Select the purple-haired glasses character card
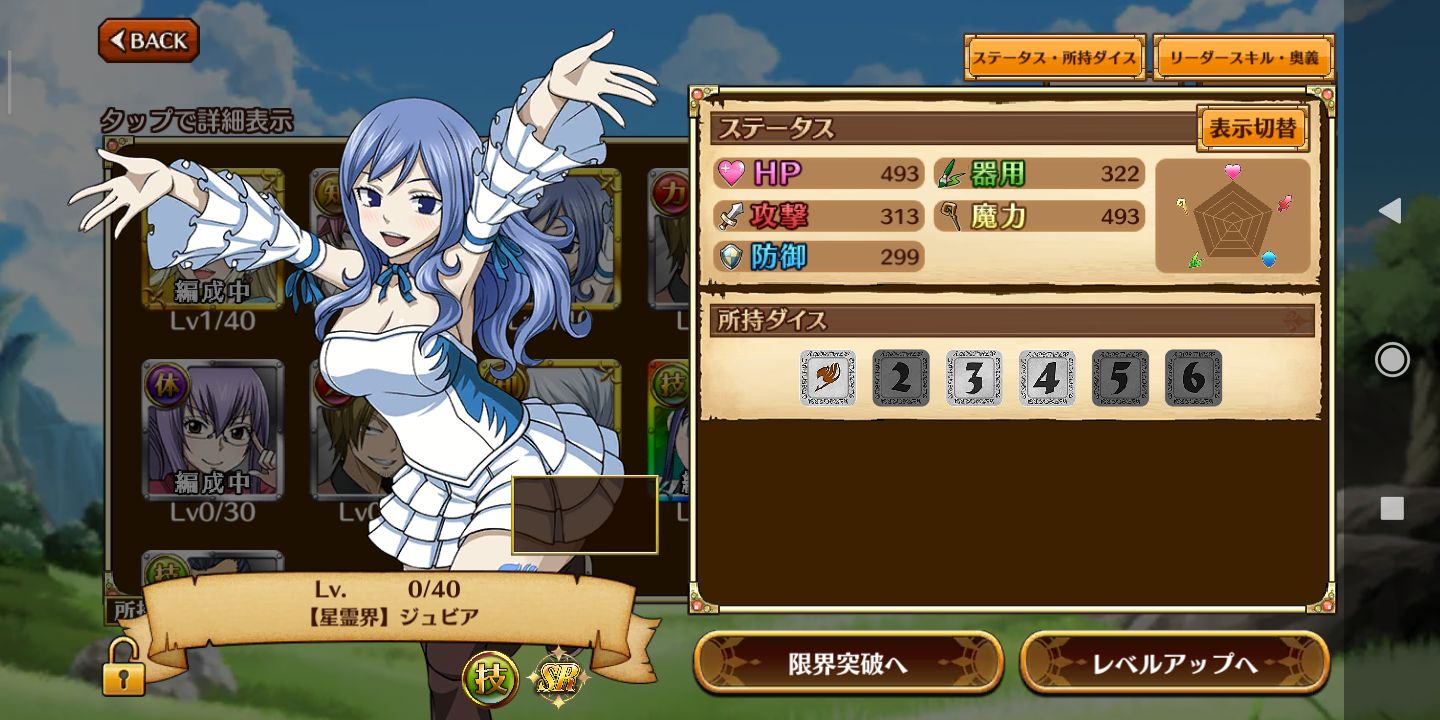This screenshot has width=1440, height=720. (212, 430)
